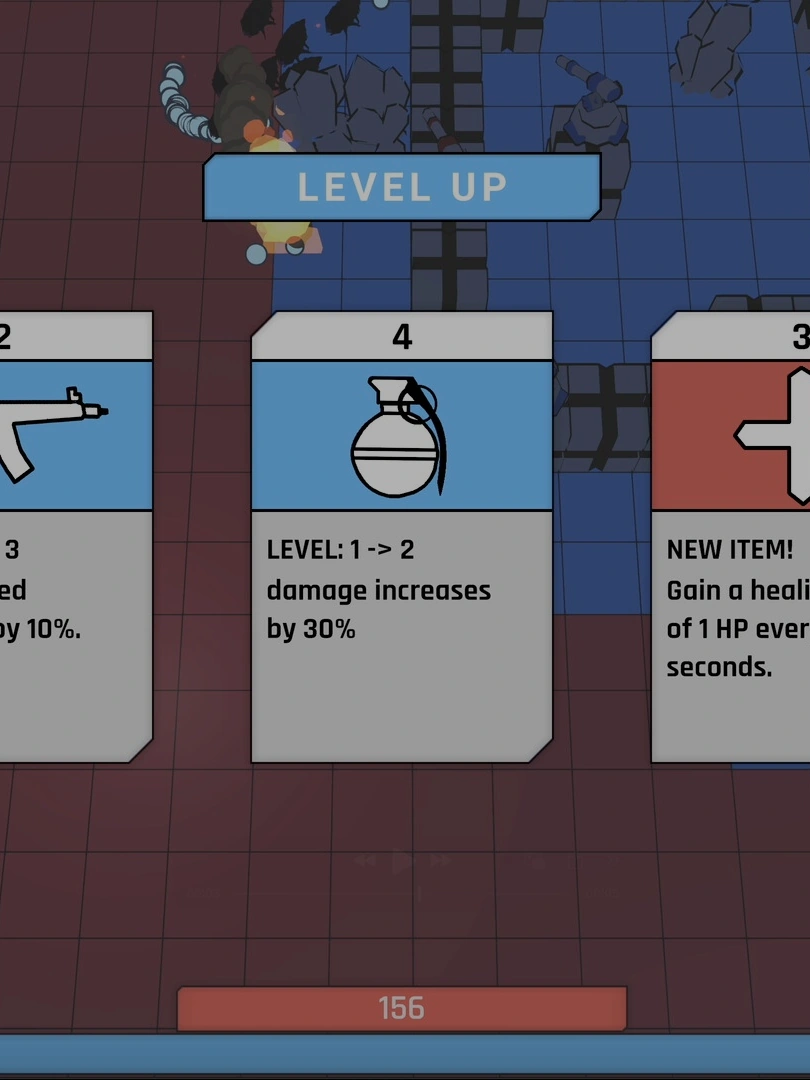Choose the grenade damage upgrade card
Screen dimensions: 810x1080
(401, 537)
